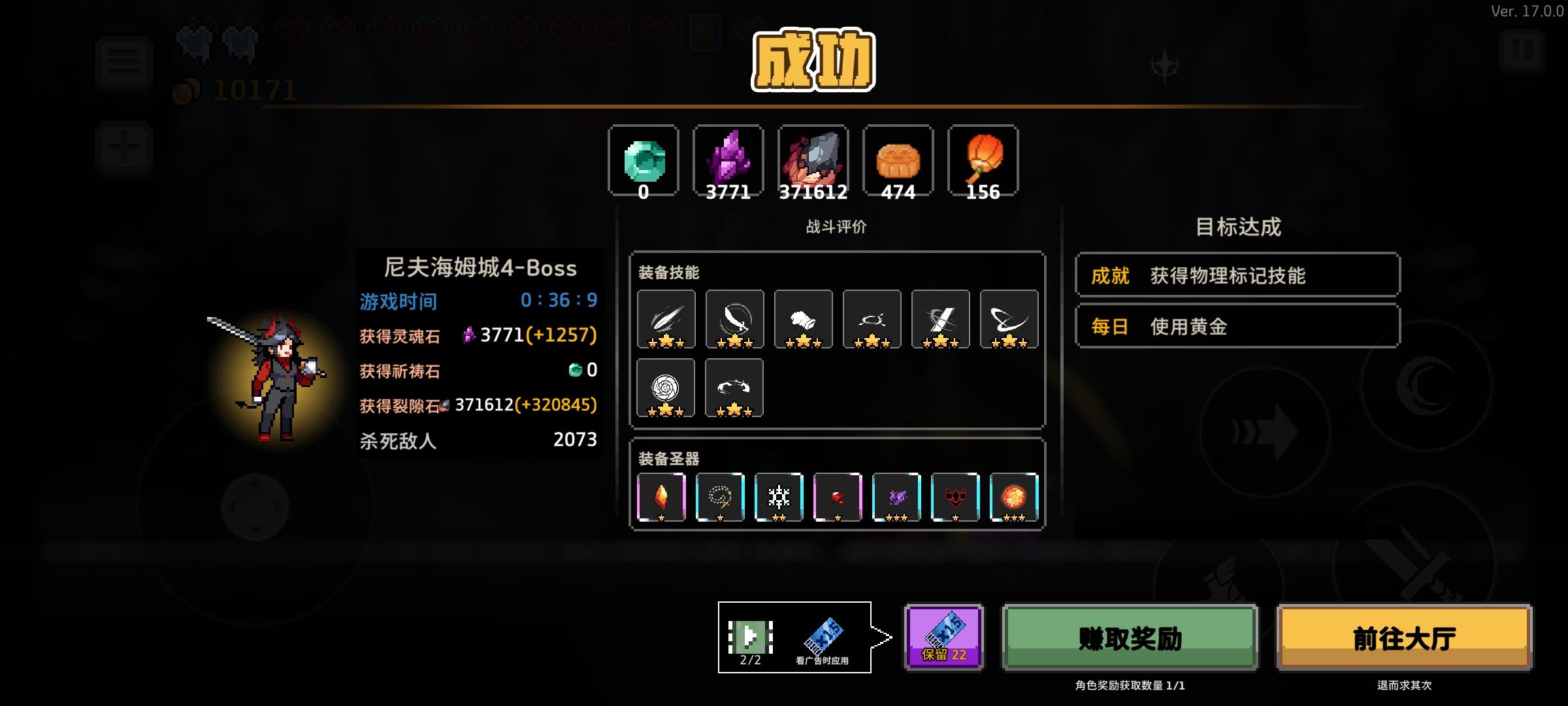Image resolution: width=1568 pixels, height=706 pixels.
Task: Click the mooncake item icon showing 474
Action: [x=898, y=160]
